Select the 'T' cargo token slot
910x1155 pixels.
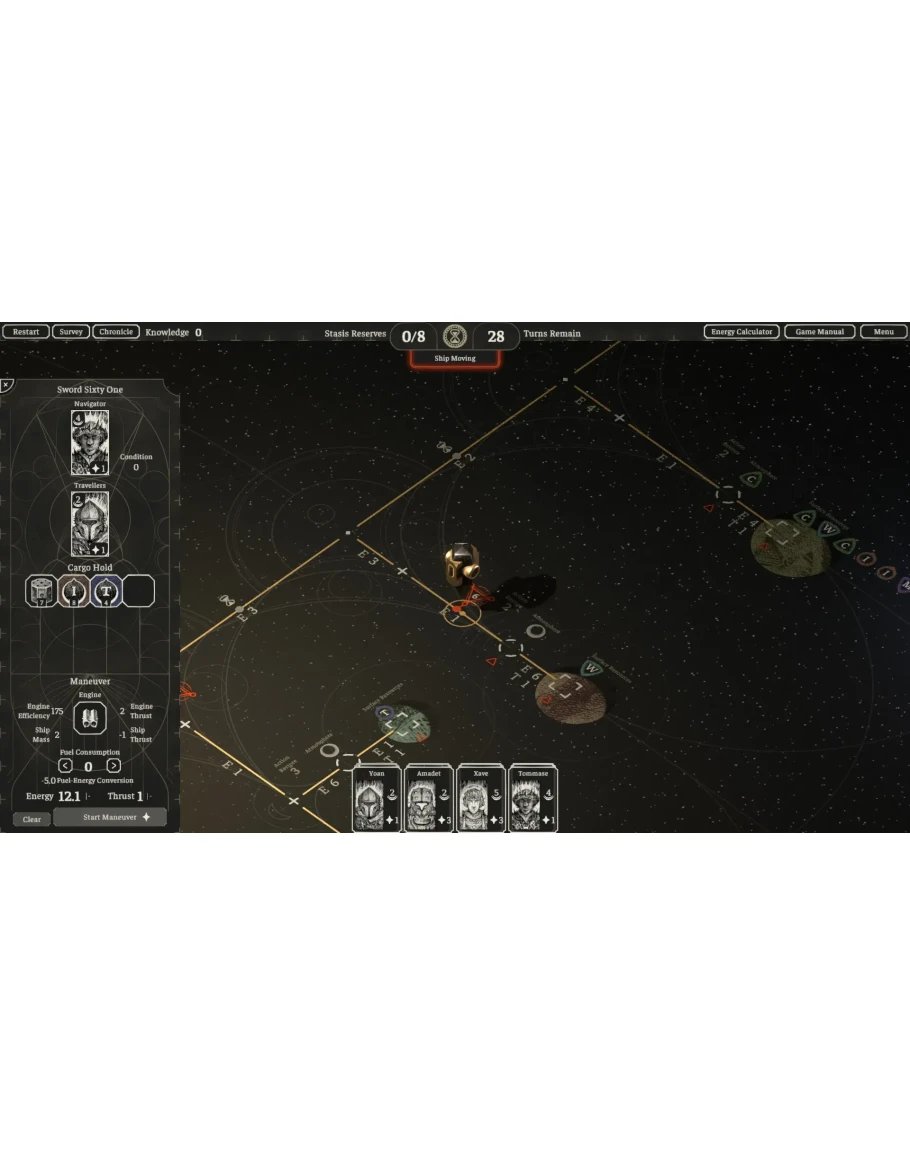(x=106, y=591)
